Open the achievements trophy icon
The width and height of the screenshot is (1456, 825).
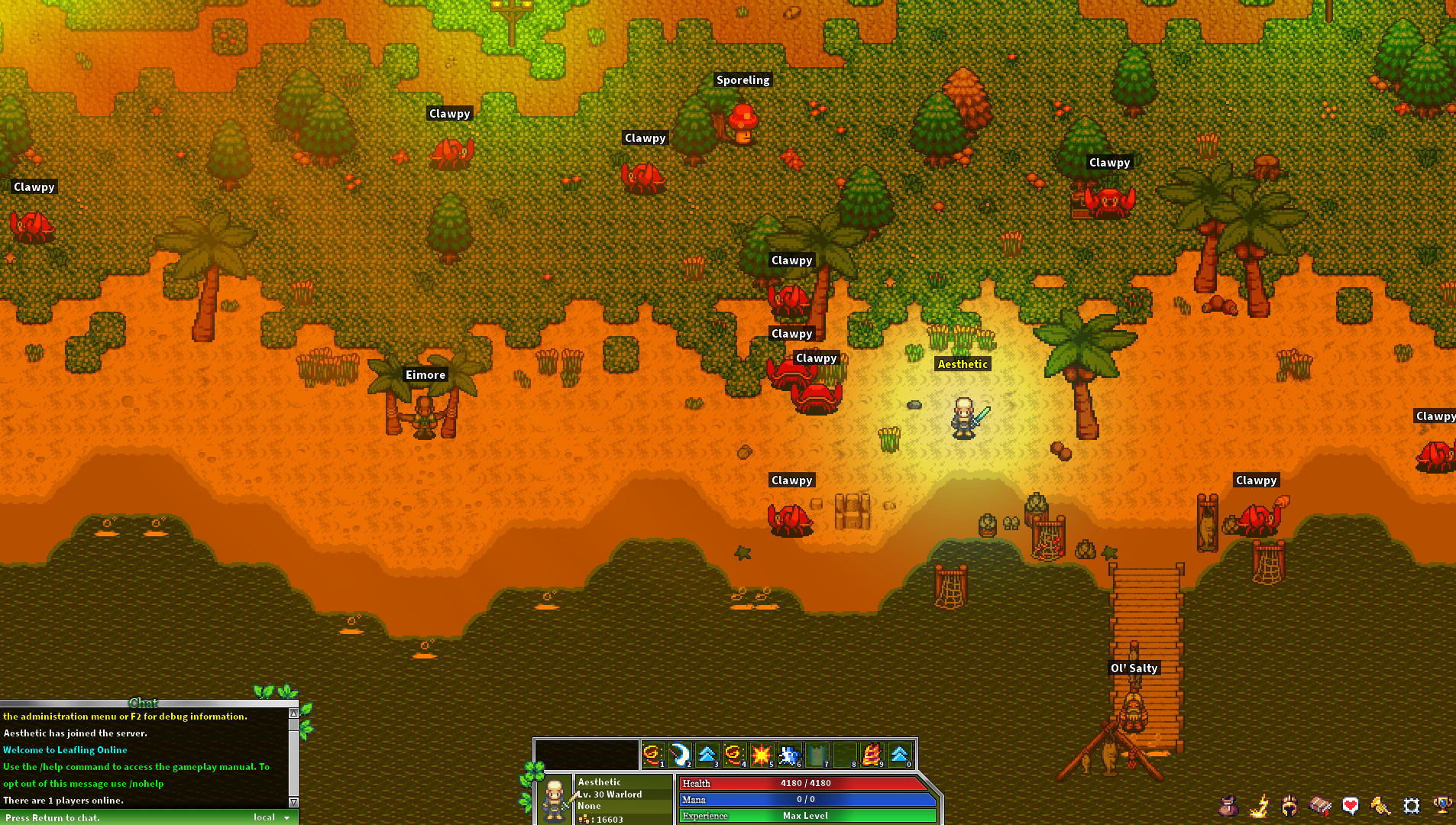[x=1441, y=805]
